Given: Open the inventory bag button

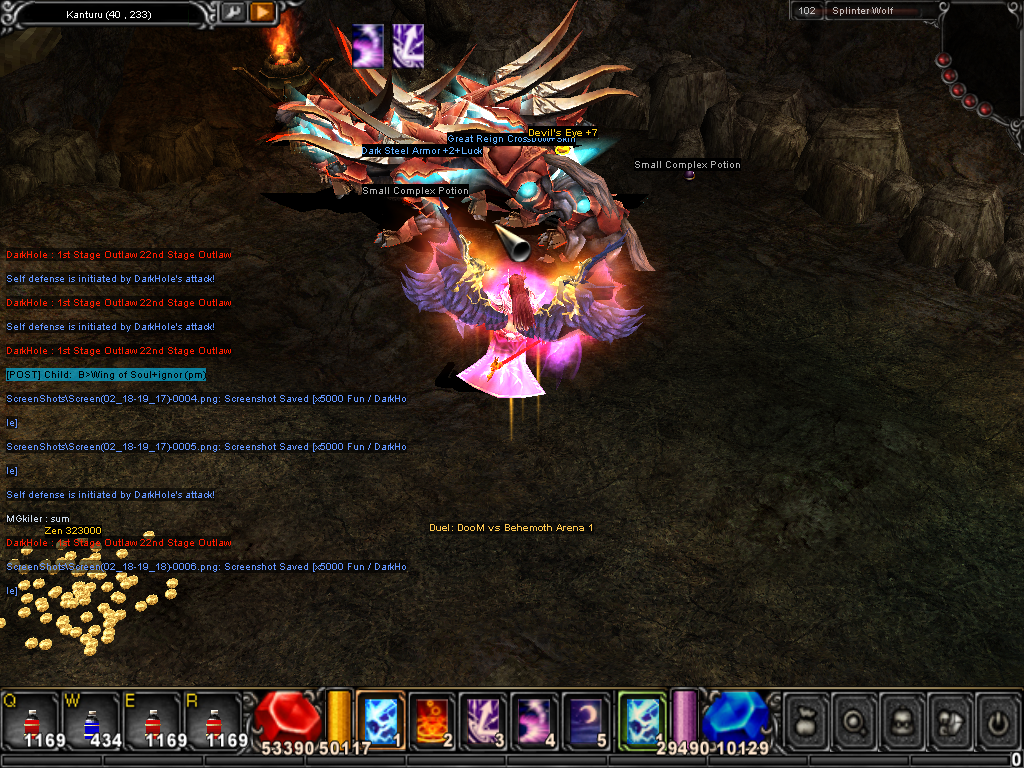Looking at the screenshot, I should point(806,720).
